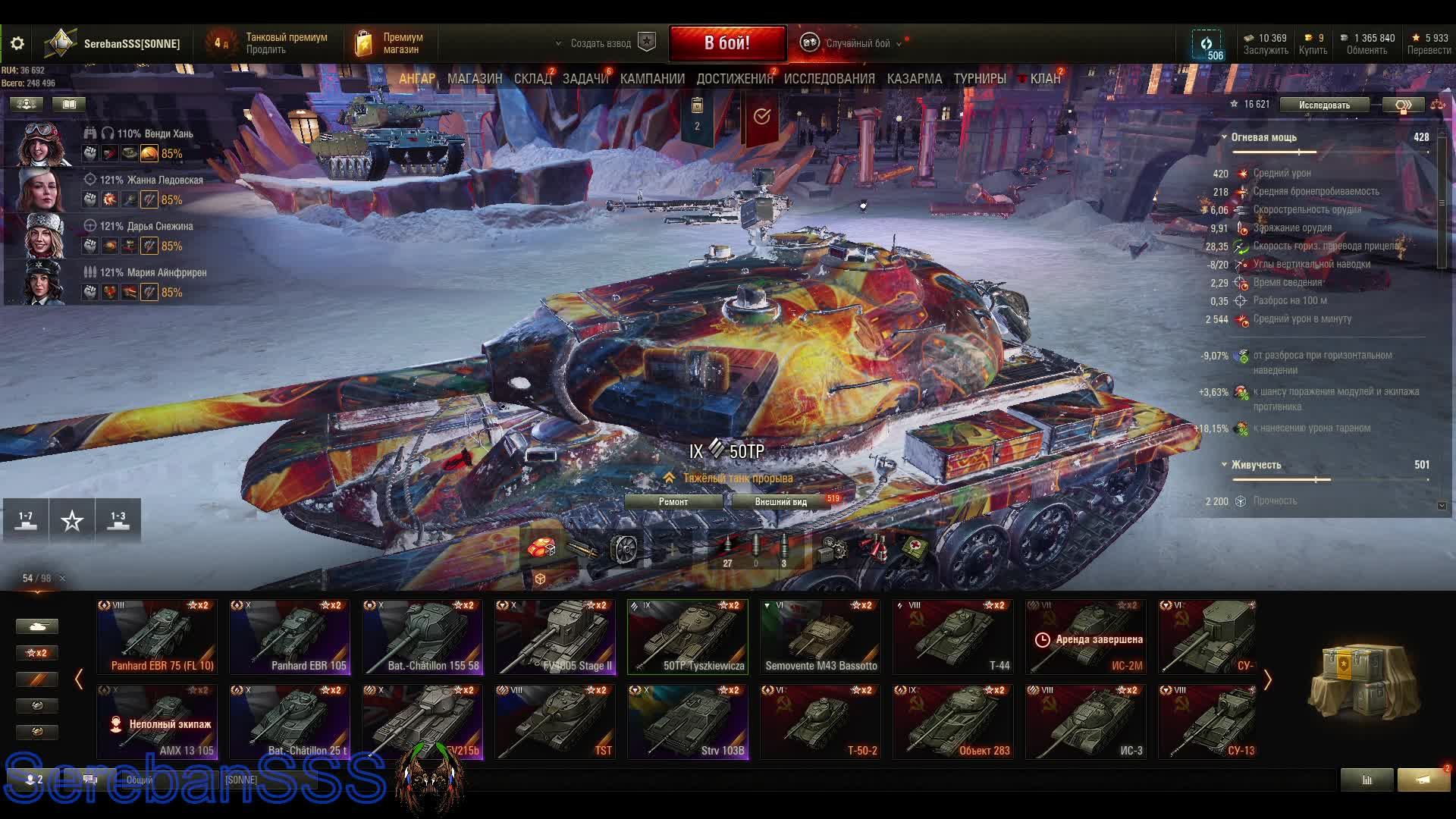Start battle with the red «В бой!» button
The image size is (1456, 819).
[726, 43]
